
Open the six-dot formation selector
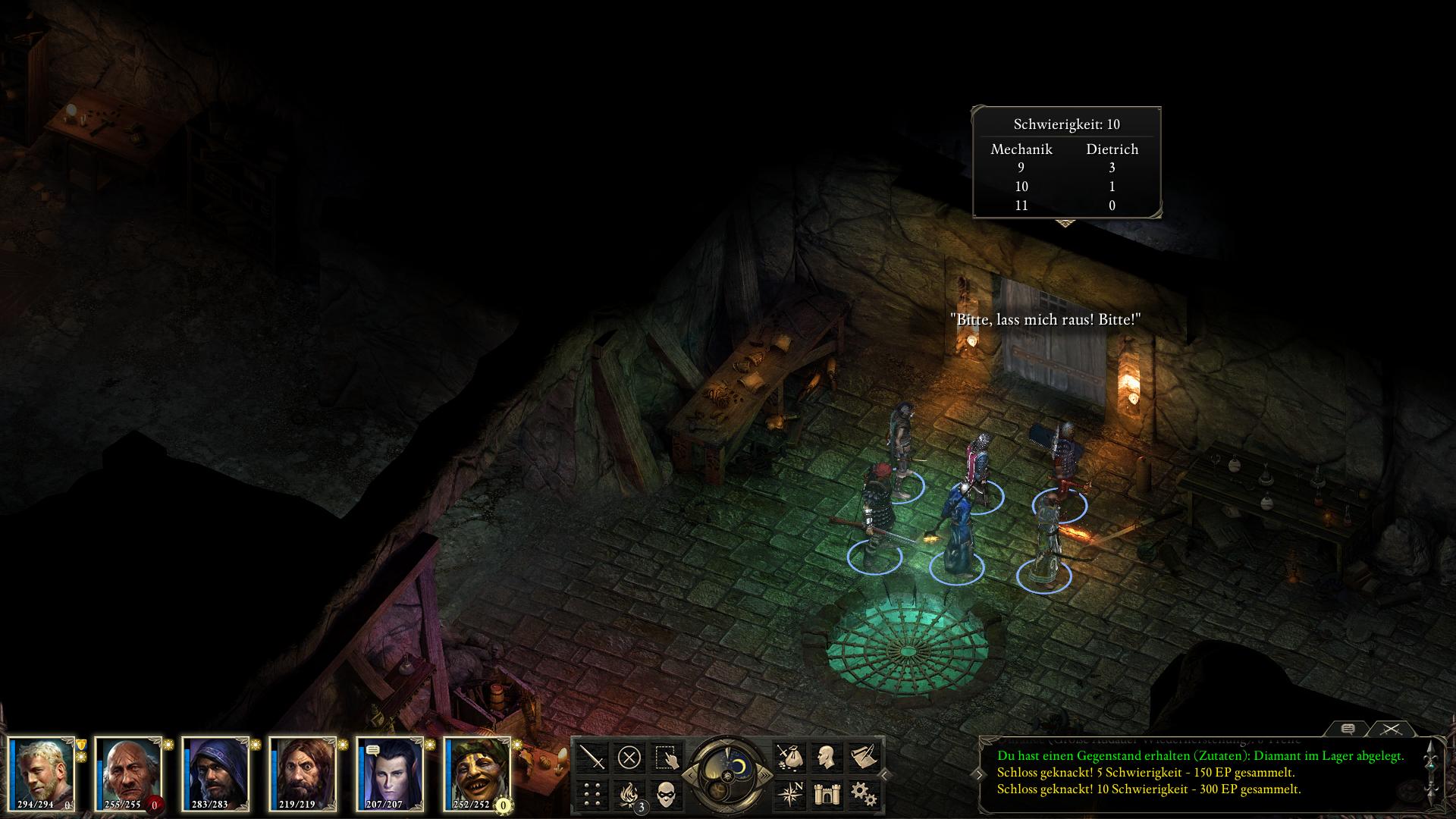pyautogui.click(x=592, y=794)
